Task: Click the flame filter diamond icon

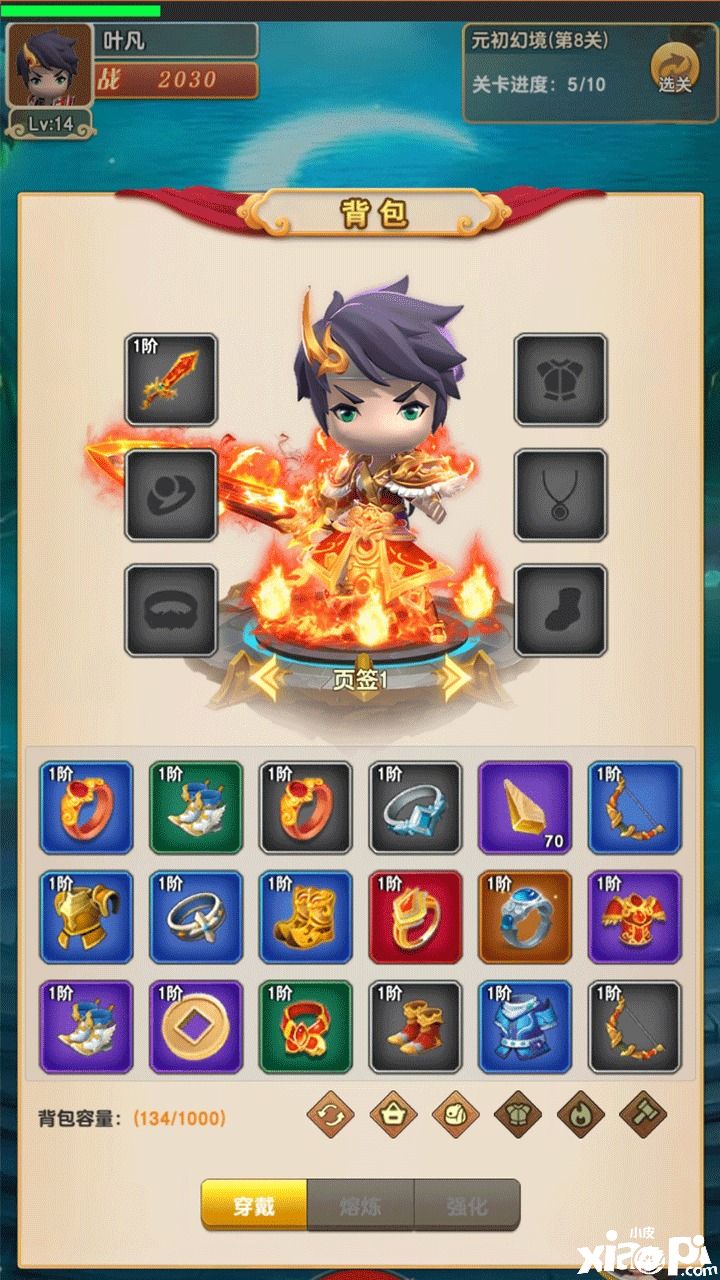Action: pyautogui.click(x=580, y=1115)
